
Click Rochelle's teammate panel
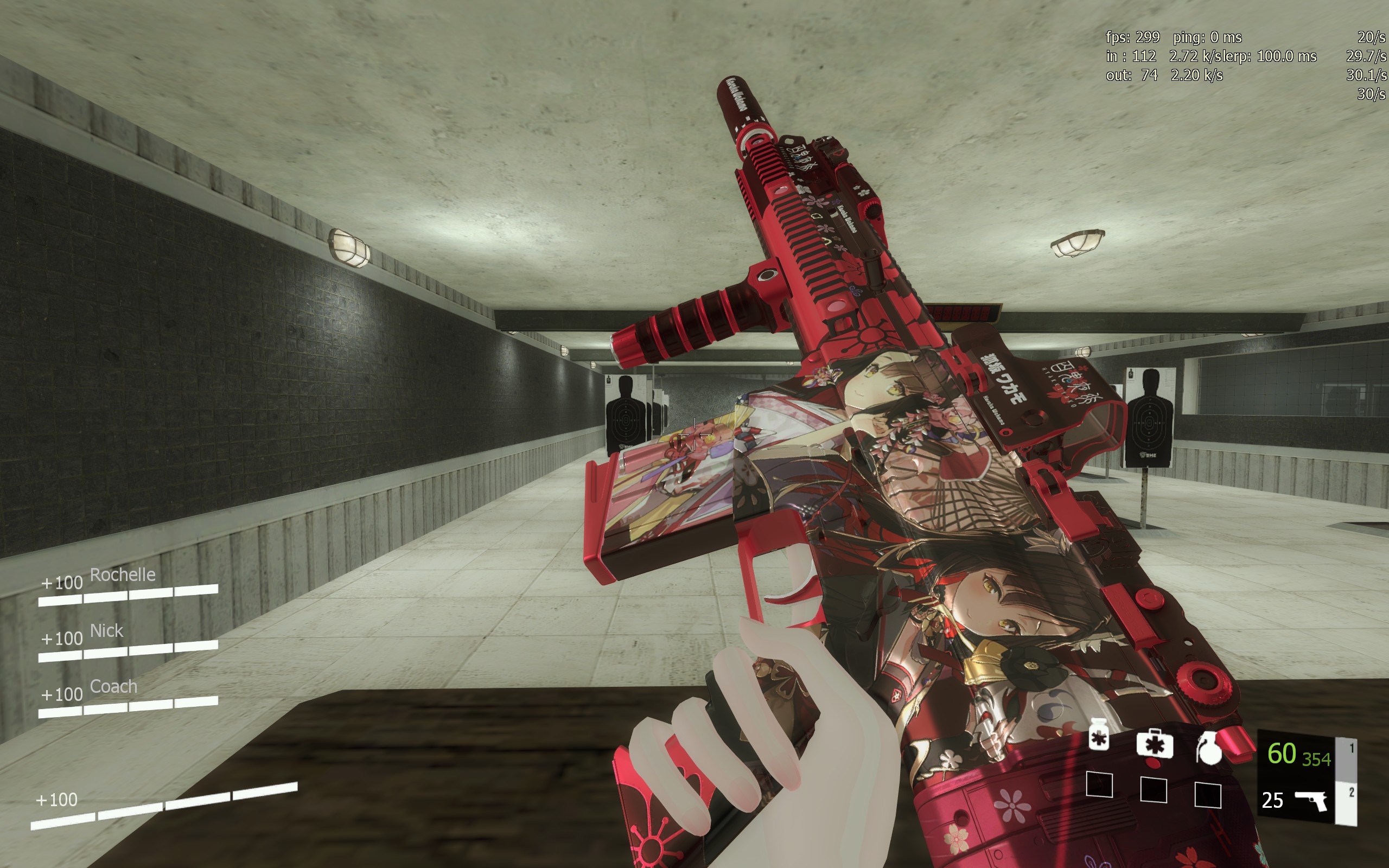pos(128,585)
